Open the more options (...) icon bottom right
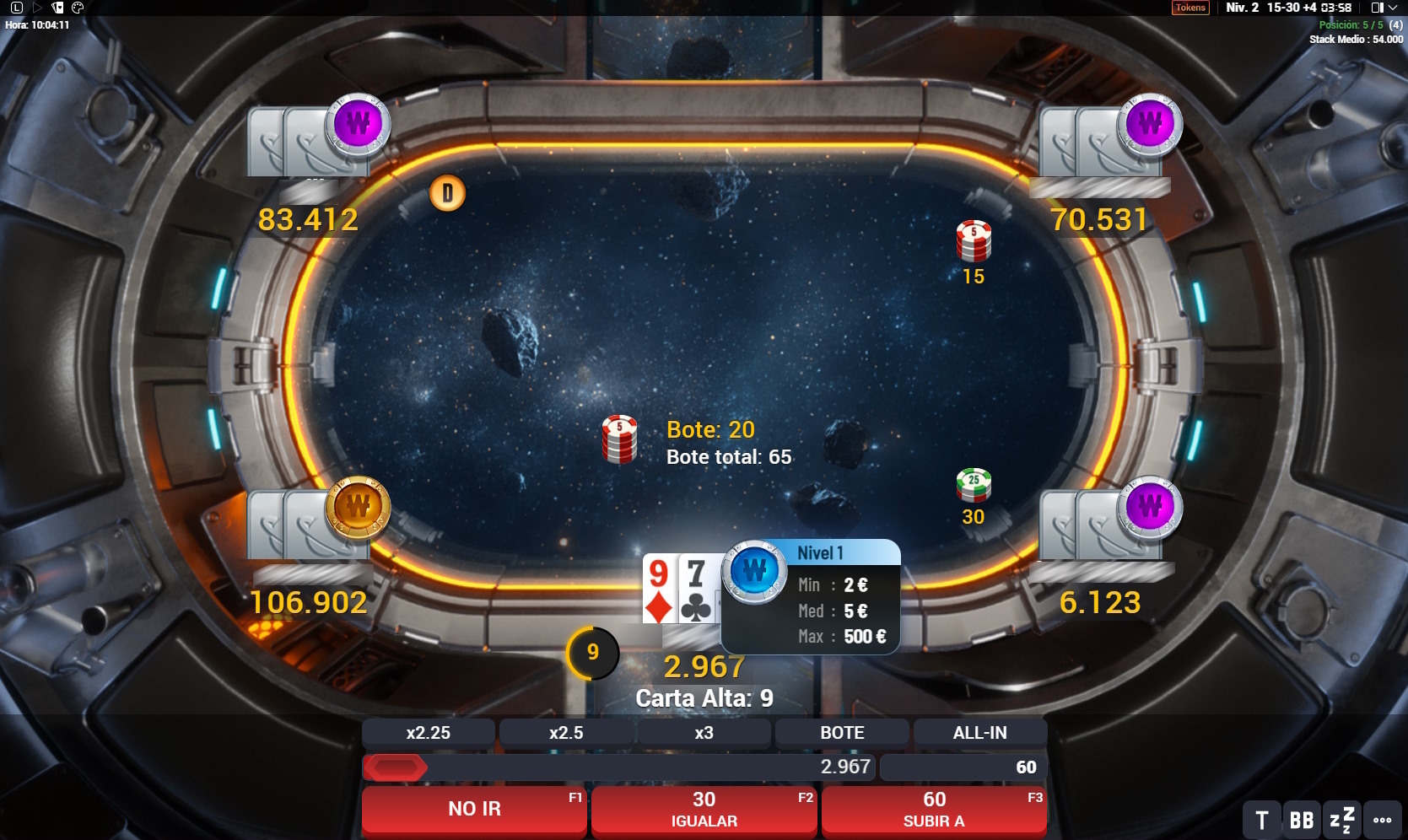 coord(1382,818)
